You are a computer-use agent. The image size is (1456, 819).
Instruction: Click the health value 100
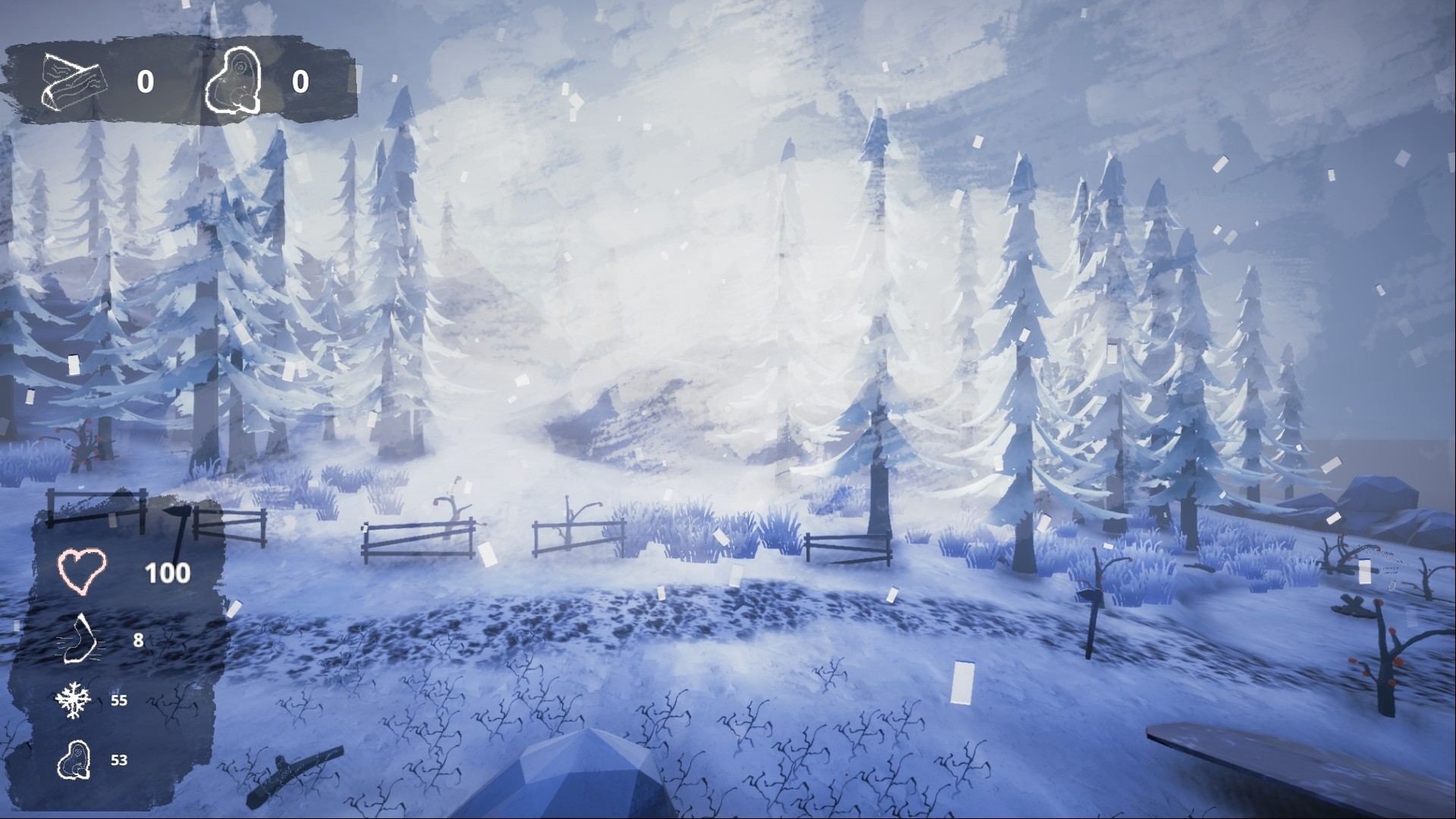pos(169,574)
